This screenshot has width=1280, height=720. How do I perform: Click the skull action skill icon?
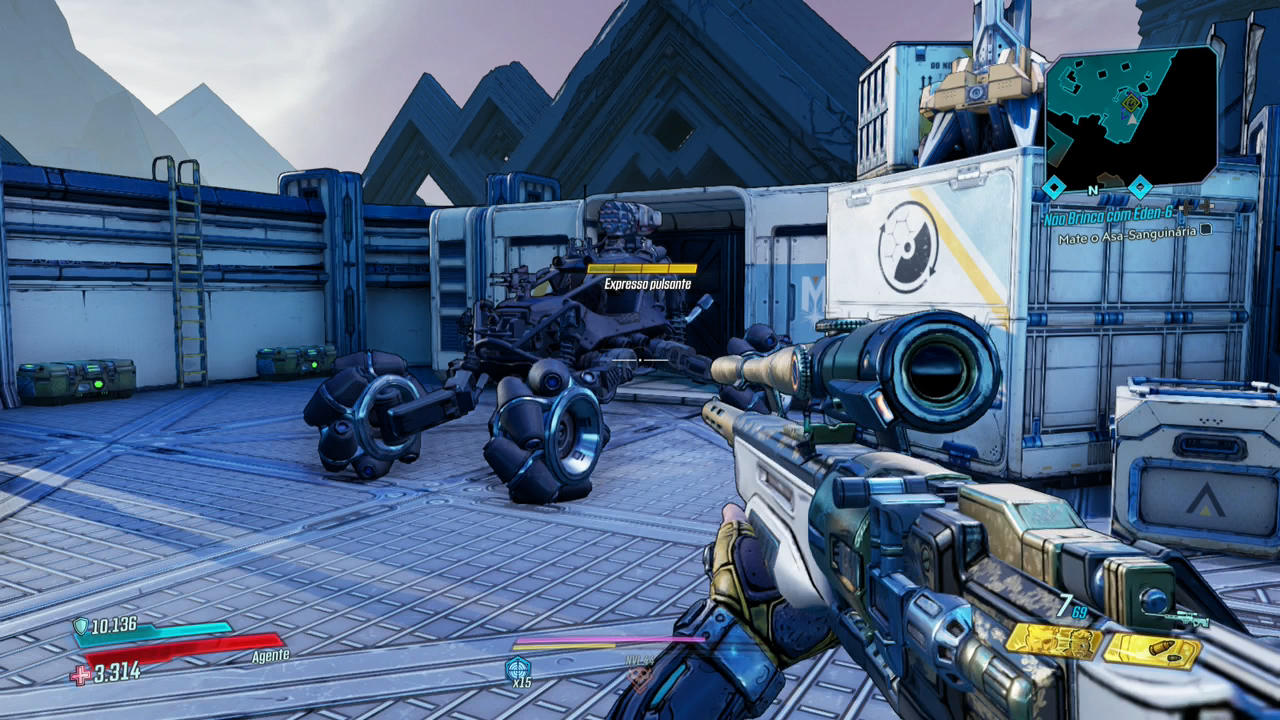tap(638, 677)
